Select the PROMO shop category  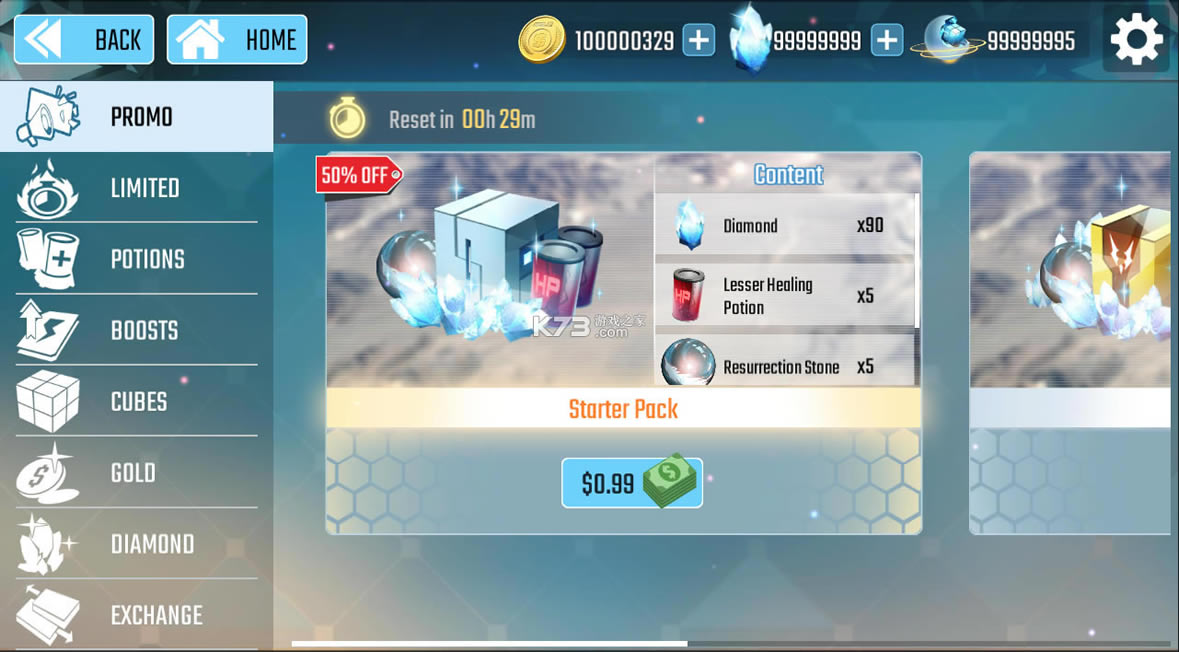point(136,117)
